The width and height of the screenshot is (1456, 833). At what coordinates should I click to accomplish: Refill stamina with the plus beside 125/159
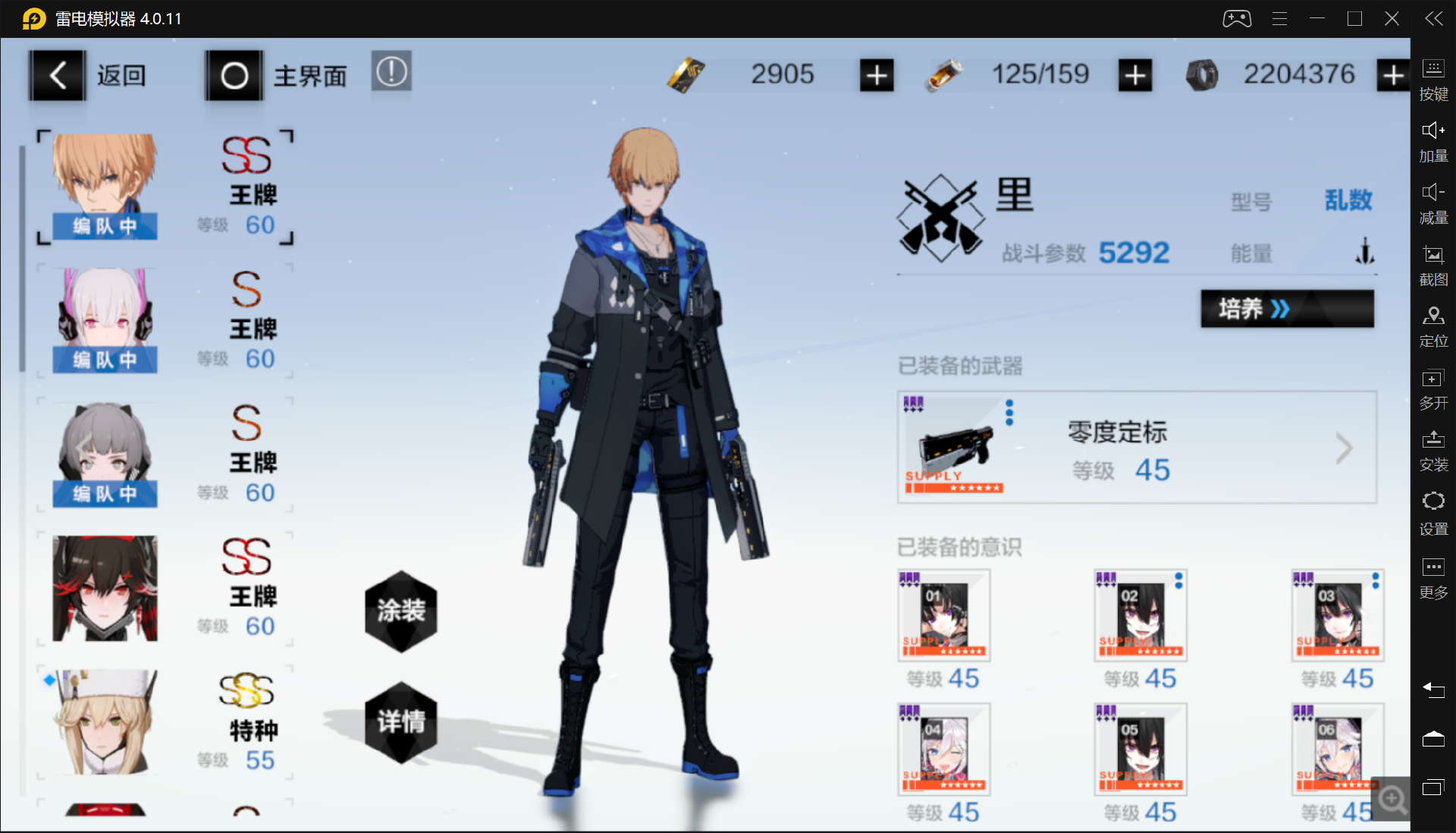coord(1134,75)
